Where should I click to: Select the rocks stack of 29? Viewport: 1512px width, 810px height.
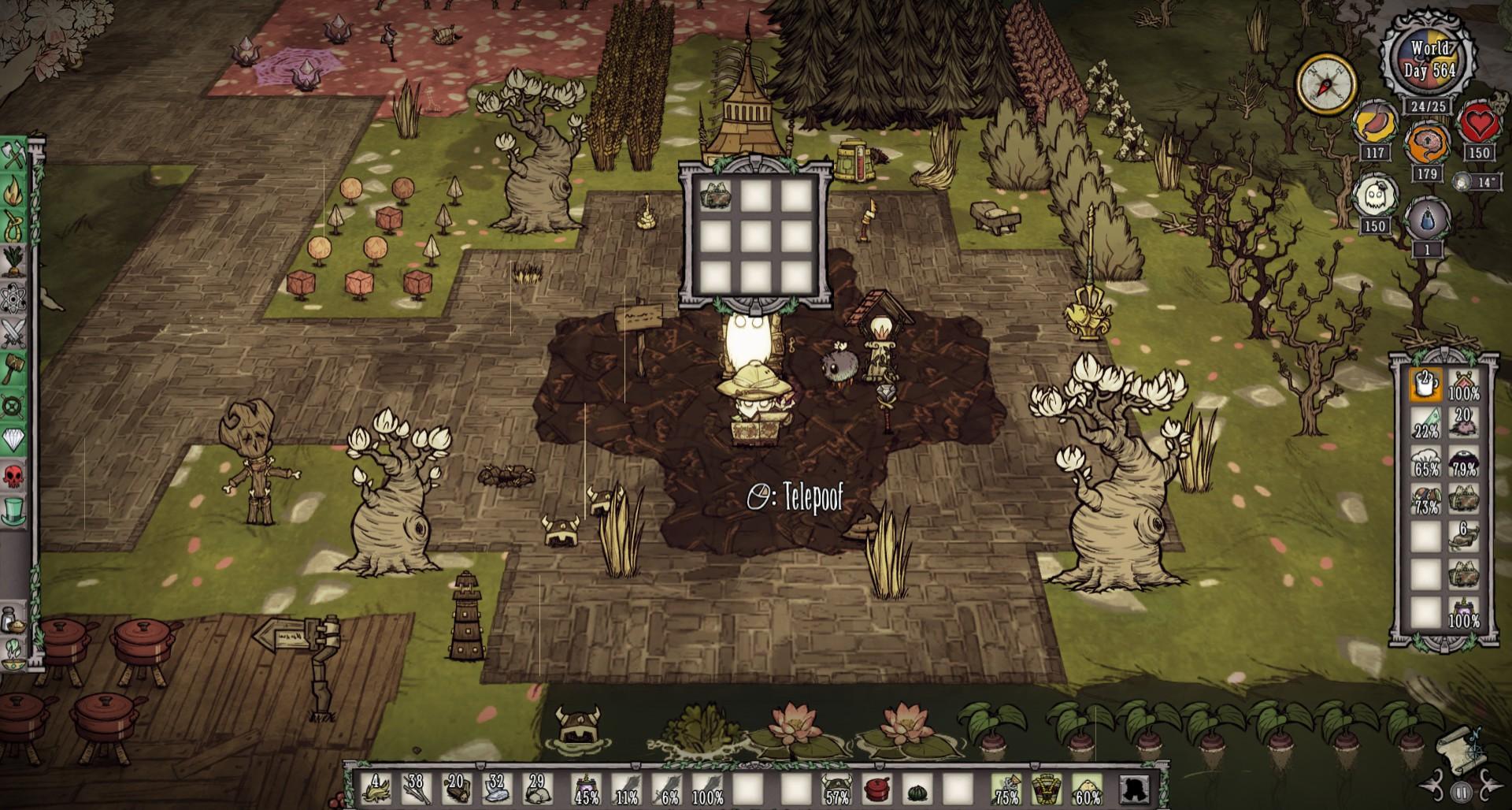pyautogui.click(x=538, y=787)
